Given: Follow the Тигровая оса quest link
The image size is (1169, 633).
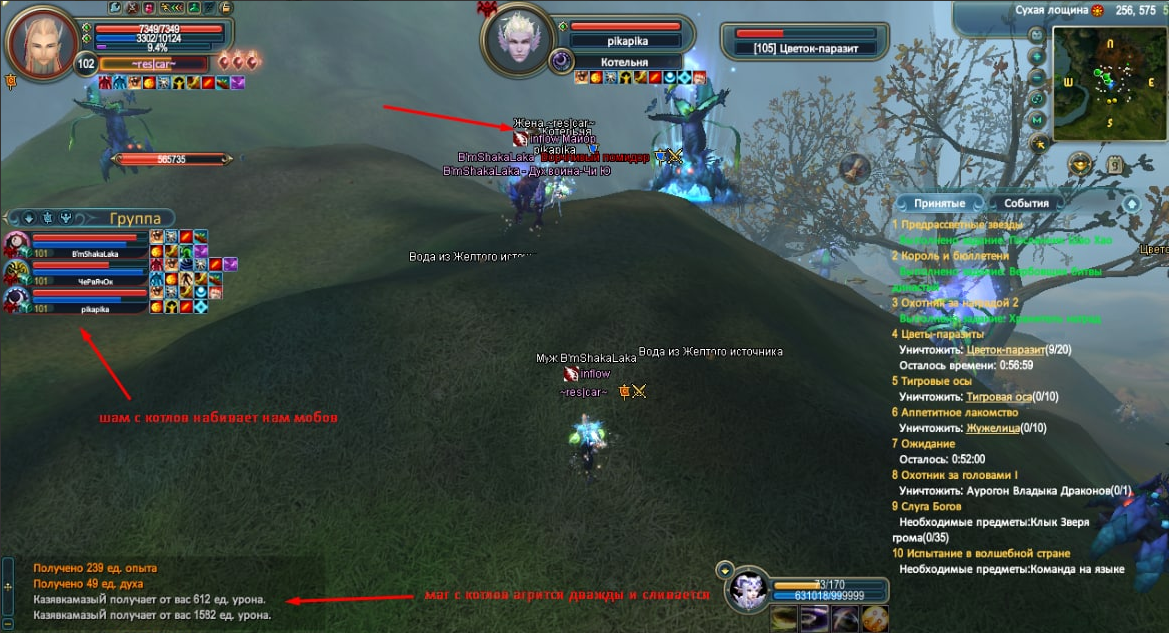Looking at the screenshot, I should (1003, 397).
